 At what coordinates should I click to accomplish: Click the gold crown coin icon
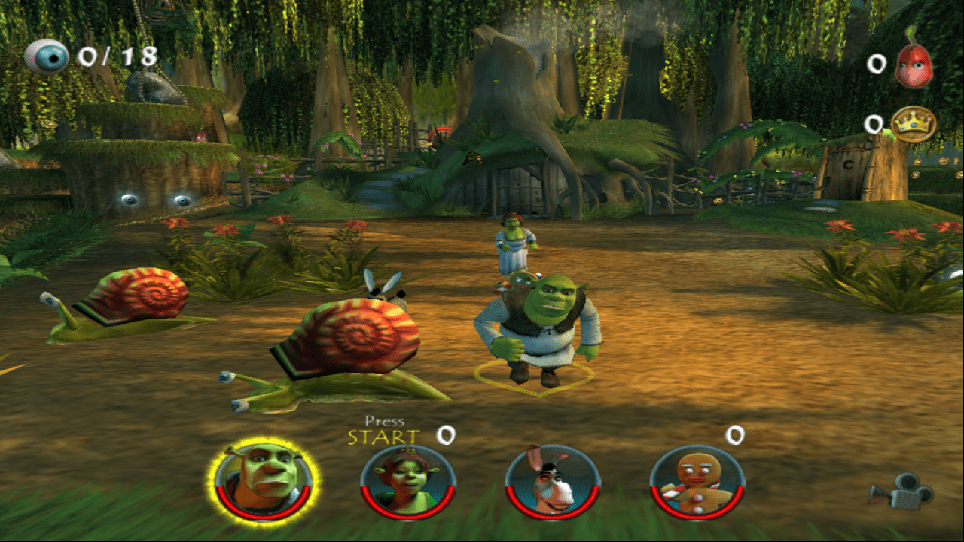tap(912, 124)
